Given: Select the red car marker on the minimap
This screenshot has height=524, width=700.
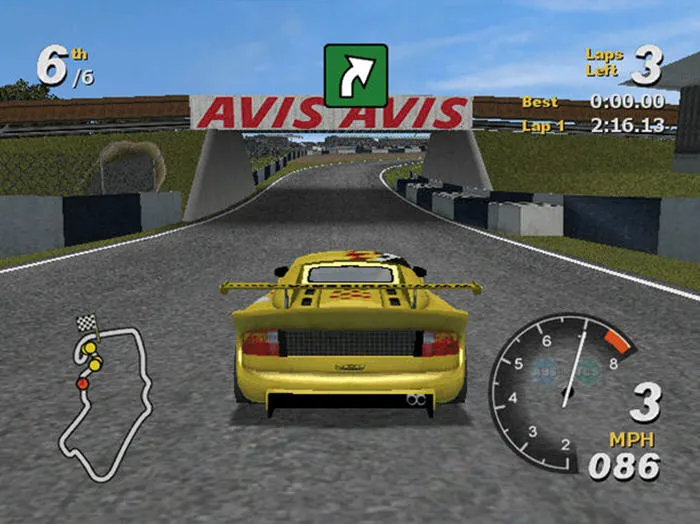Looking at the screenshot, I should click(x=83, y=383).
